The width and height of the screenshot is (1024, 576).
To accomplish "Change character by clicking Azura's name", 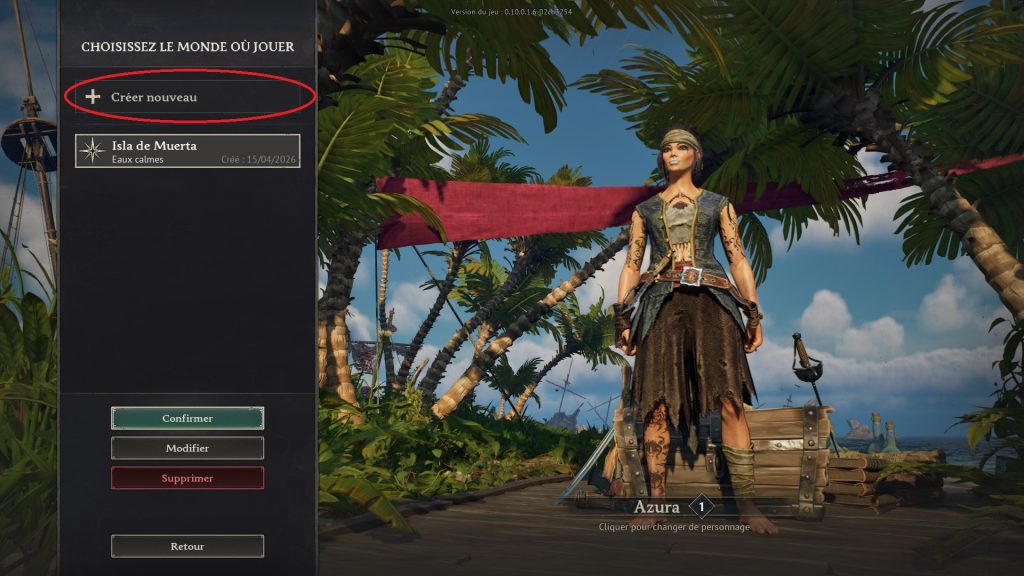I will [657, 507].
